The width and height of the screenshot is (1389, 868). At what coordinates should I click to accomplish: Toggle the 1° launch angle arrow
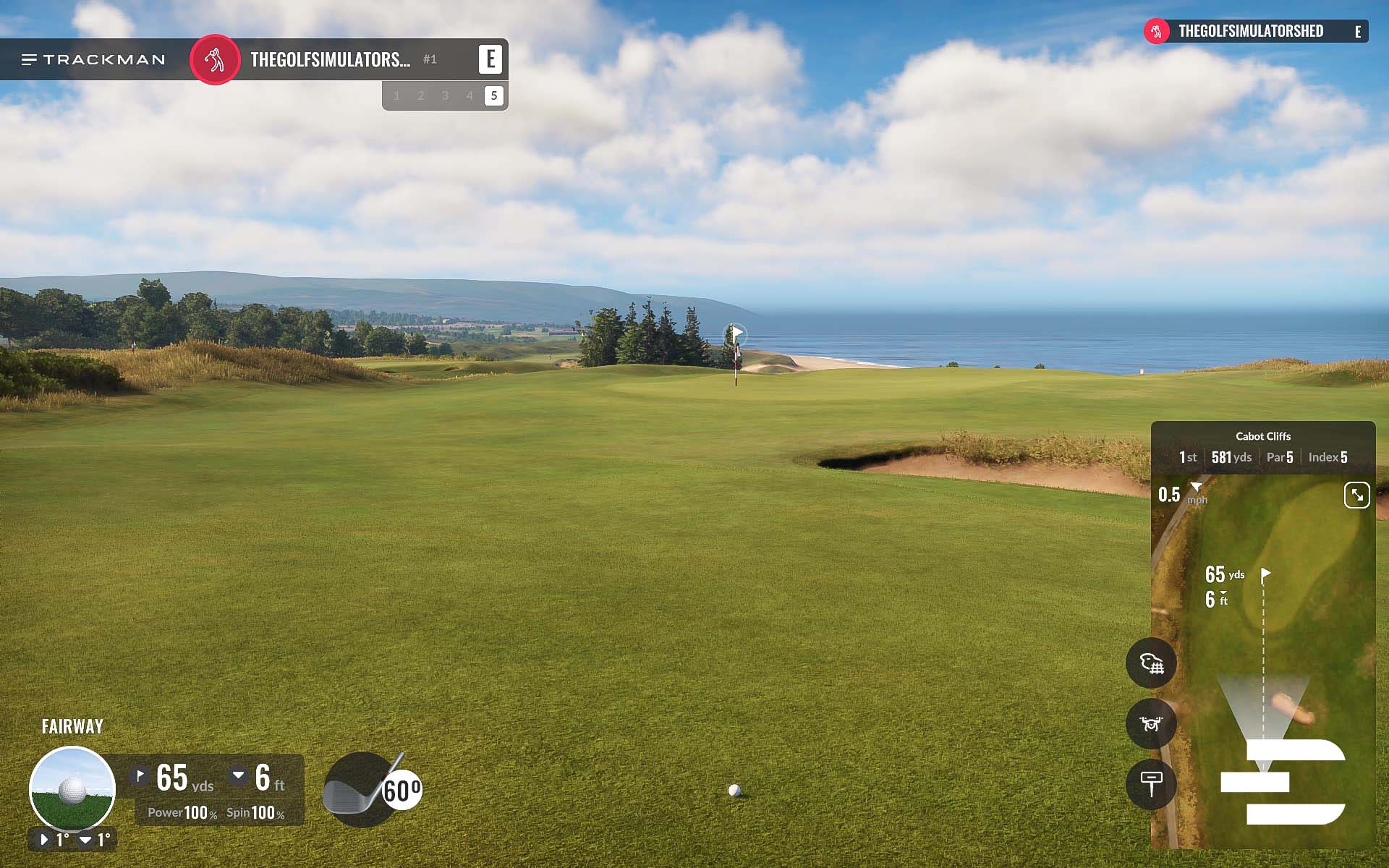coord(45,839)
